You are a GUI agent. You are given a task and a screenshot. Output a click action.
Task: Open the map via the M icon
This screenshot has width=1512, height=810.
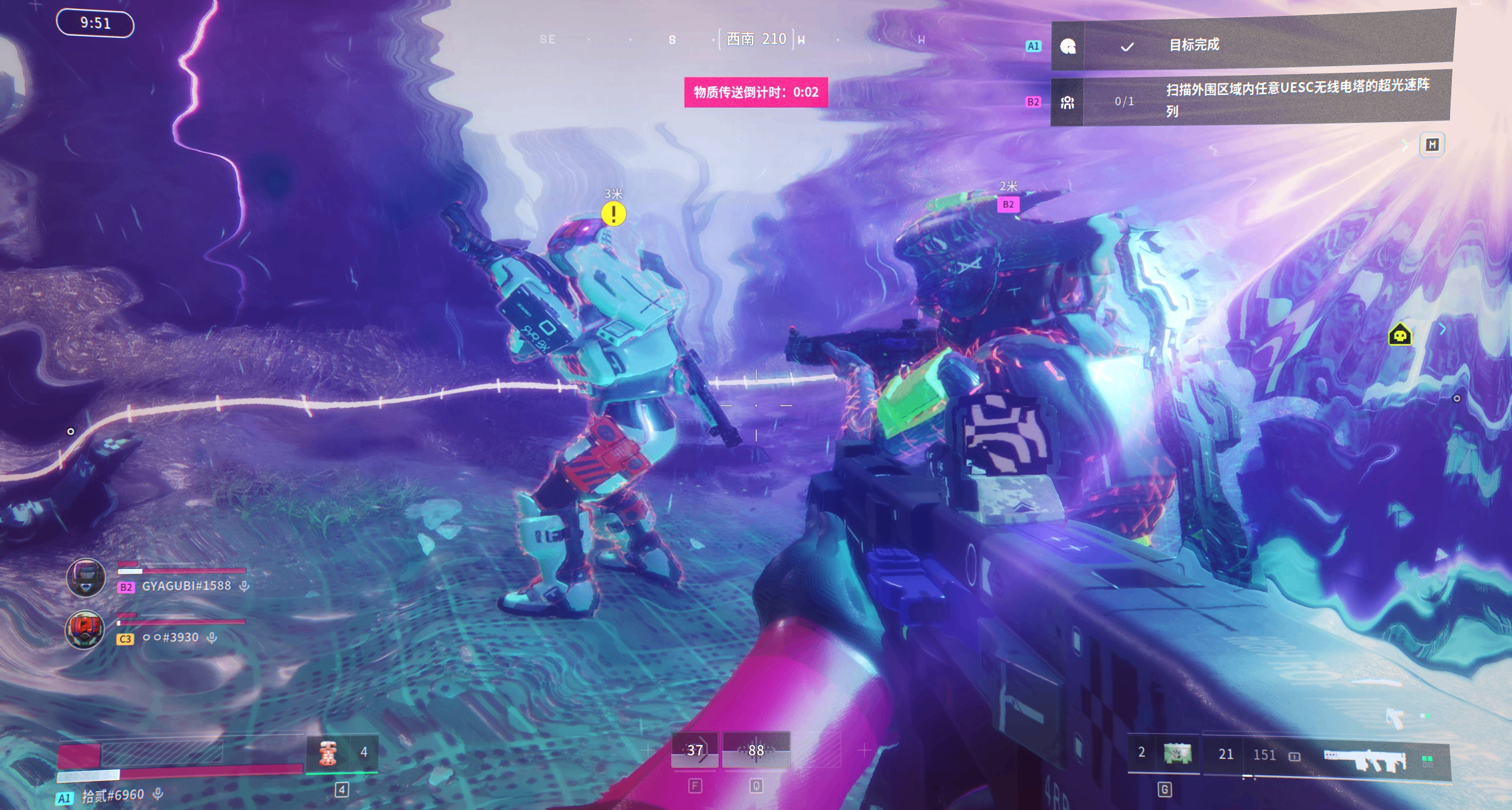pos(1432,145)
